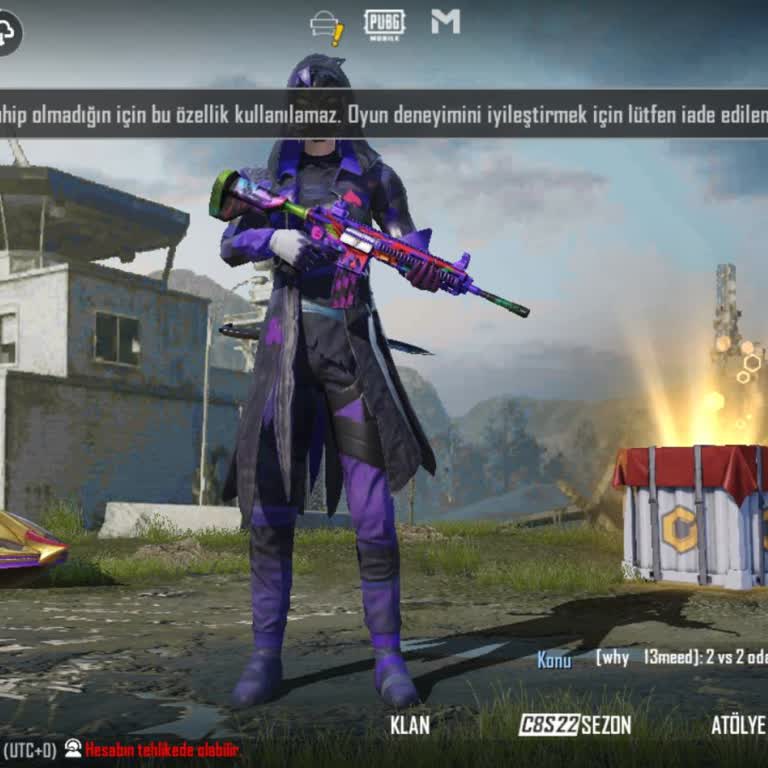Open the helmet warning notification icon
Screen dimensions: 768x768
click(327, 27)
